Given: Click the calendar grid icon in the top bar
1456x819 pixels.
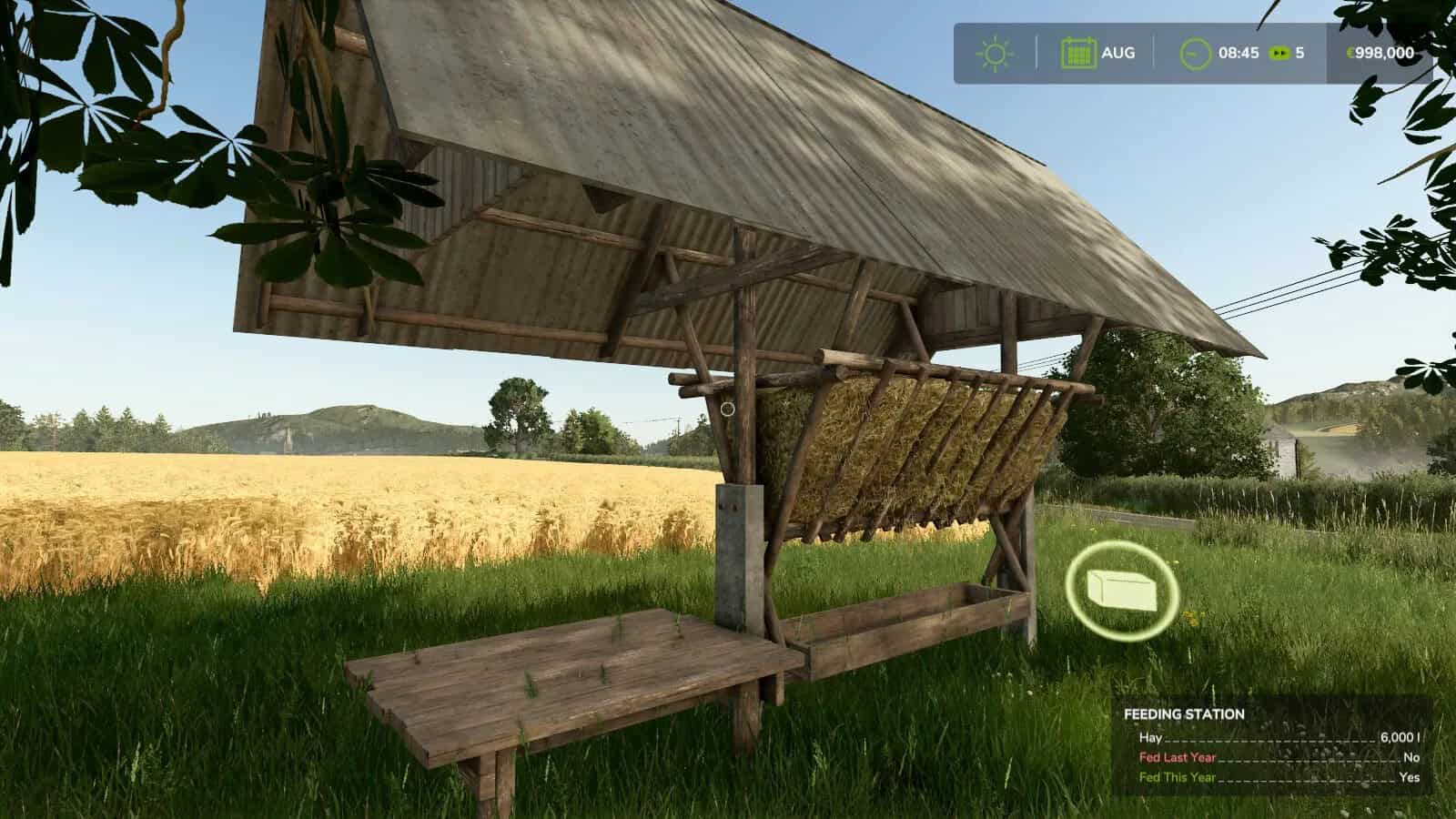Looking at the screenshot, I should [x=1077, y=53].
